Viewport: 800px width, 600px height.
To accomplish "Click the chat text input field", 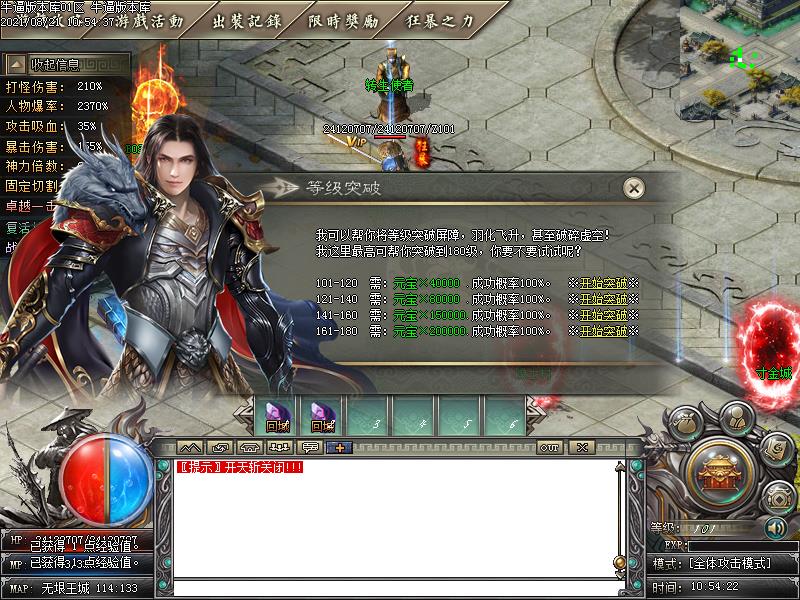I will point(390,588).
